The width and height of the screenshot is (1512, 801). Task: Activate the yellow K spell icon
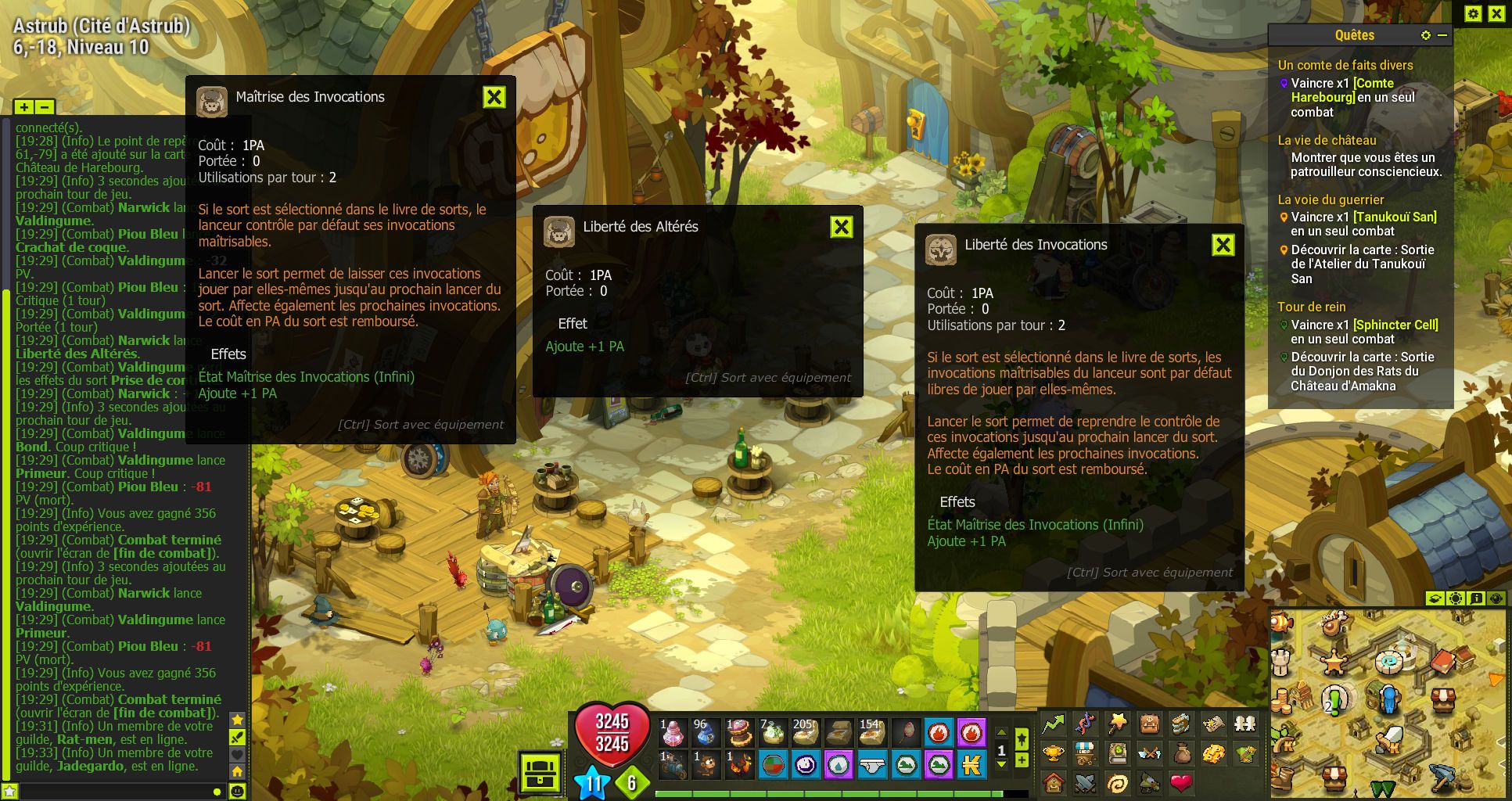(971, 764)
